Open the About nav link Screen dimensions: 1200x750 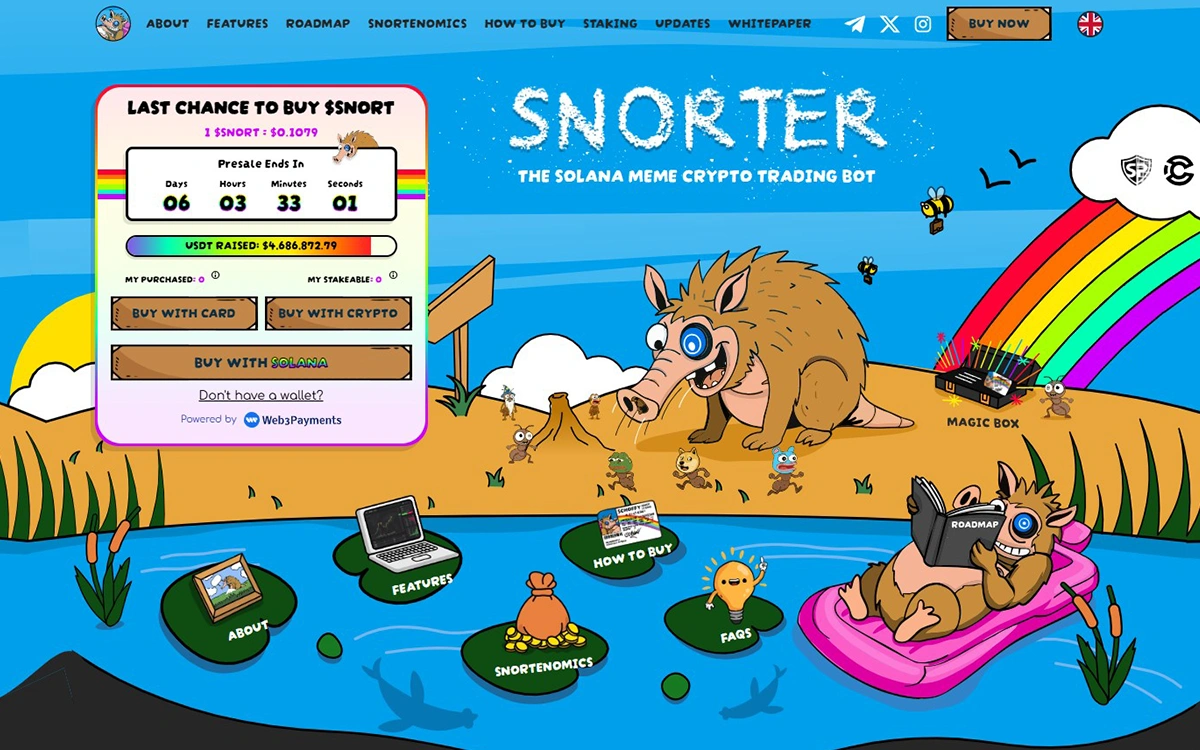click(167, 23)
